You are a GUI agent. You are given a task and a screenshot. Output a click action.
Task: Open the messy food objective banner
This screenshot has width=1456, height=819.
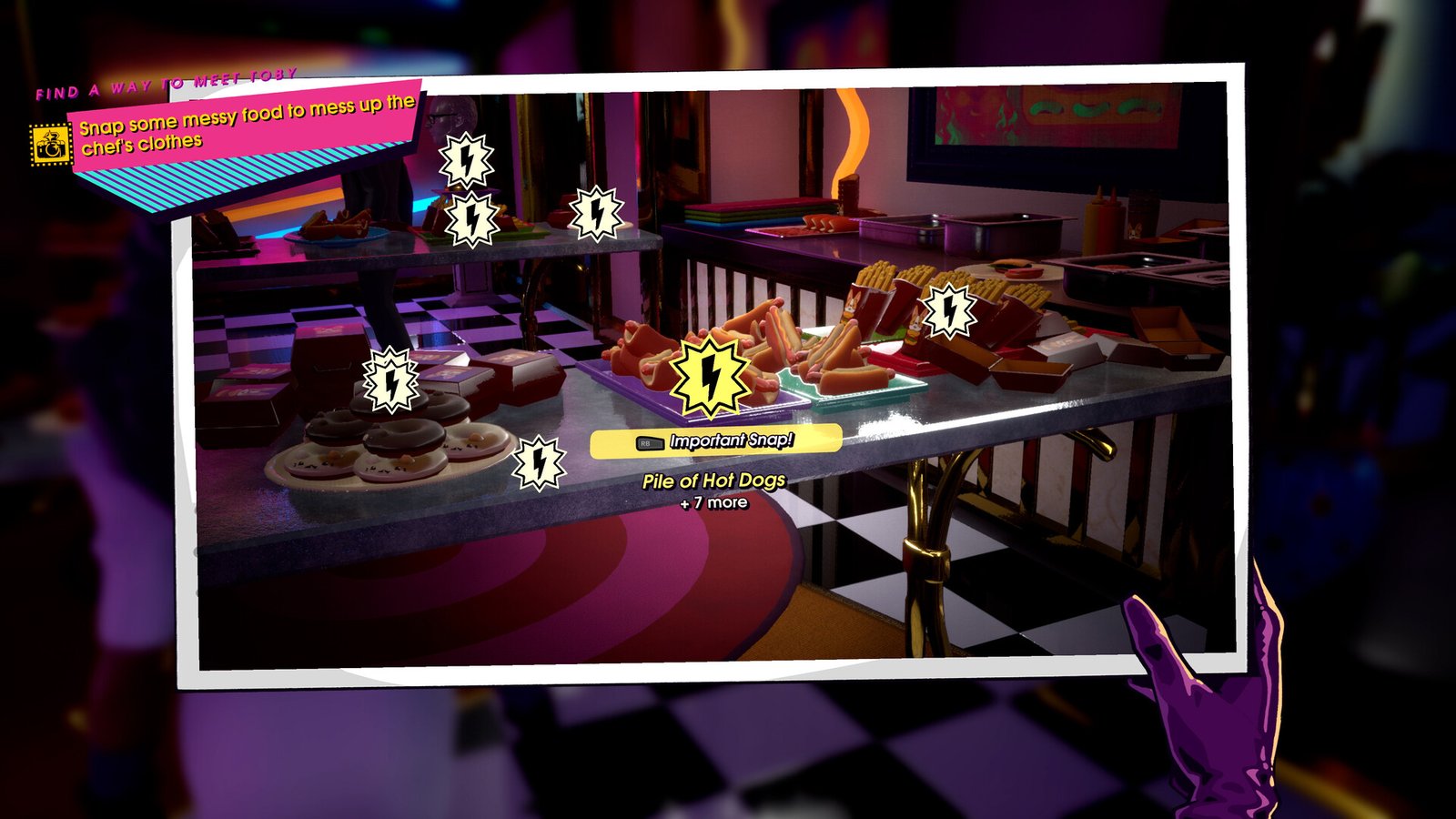point(246,126)
